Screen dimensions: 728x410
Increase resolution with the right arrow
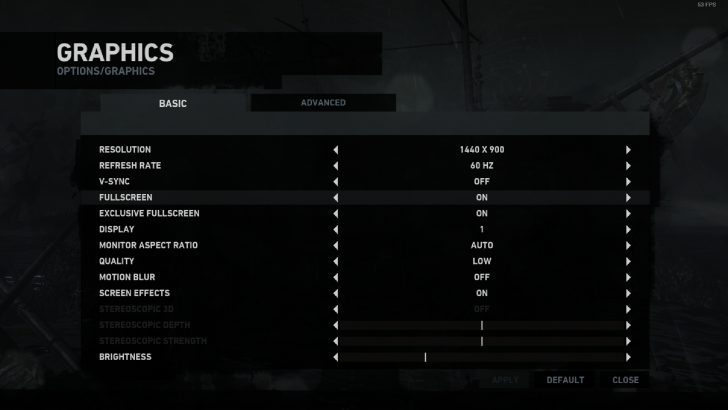coord(628,150)
